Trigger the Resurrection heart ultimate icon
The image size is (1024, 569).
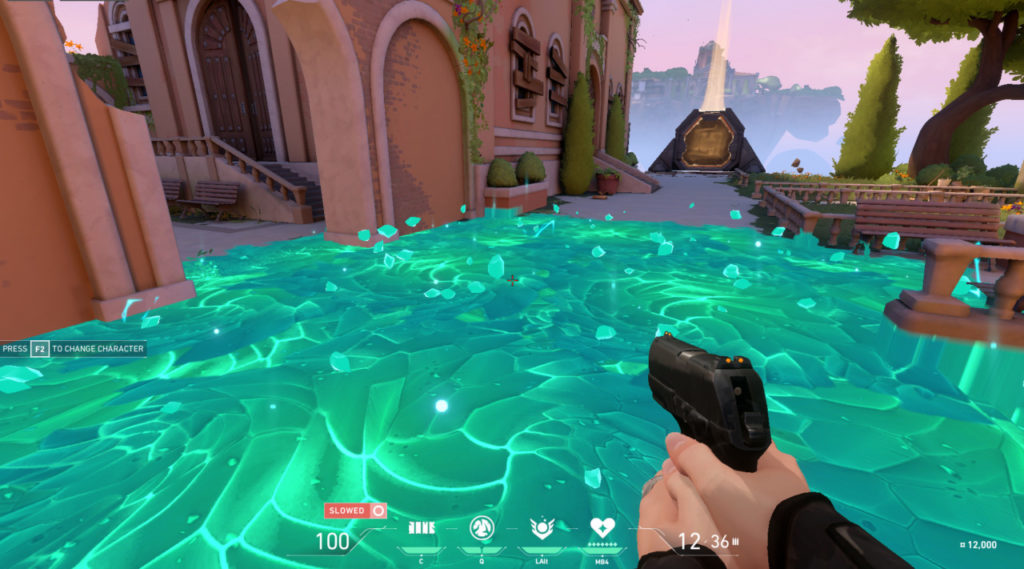(603, 529)
